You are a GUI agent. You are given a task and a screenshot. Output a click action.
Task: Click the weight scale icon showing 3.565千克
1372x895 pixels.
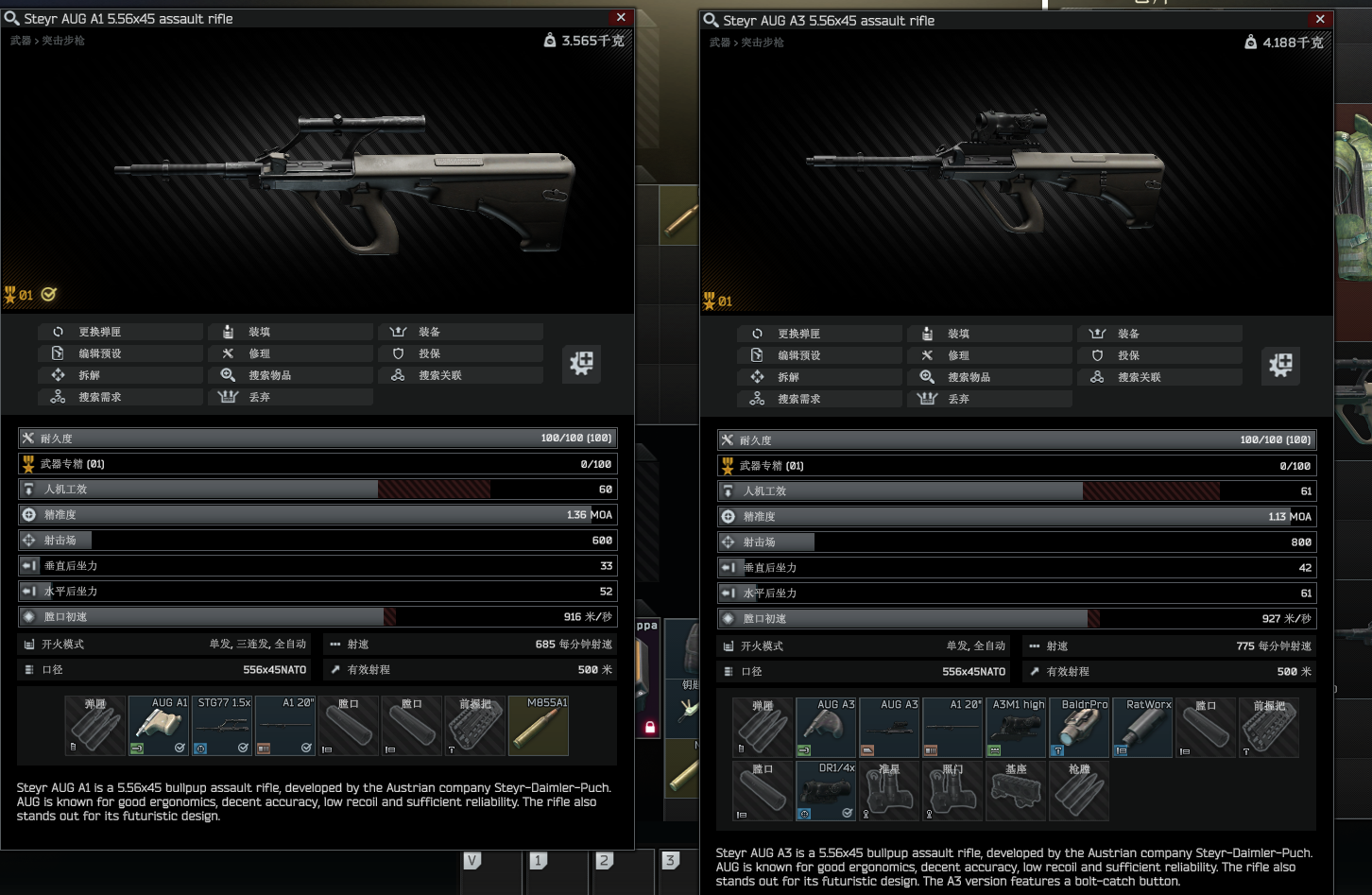549,42
